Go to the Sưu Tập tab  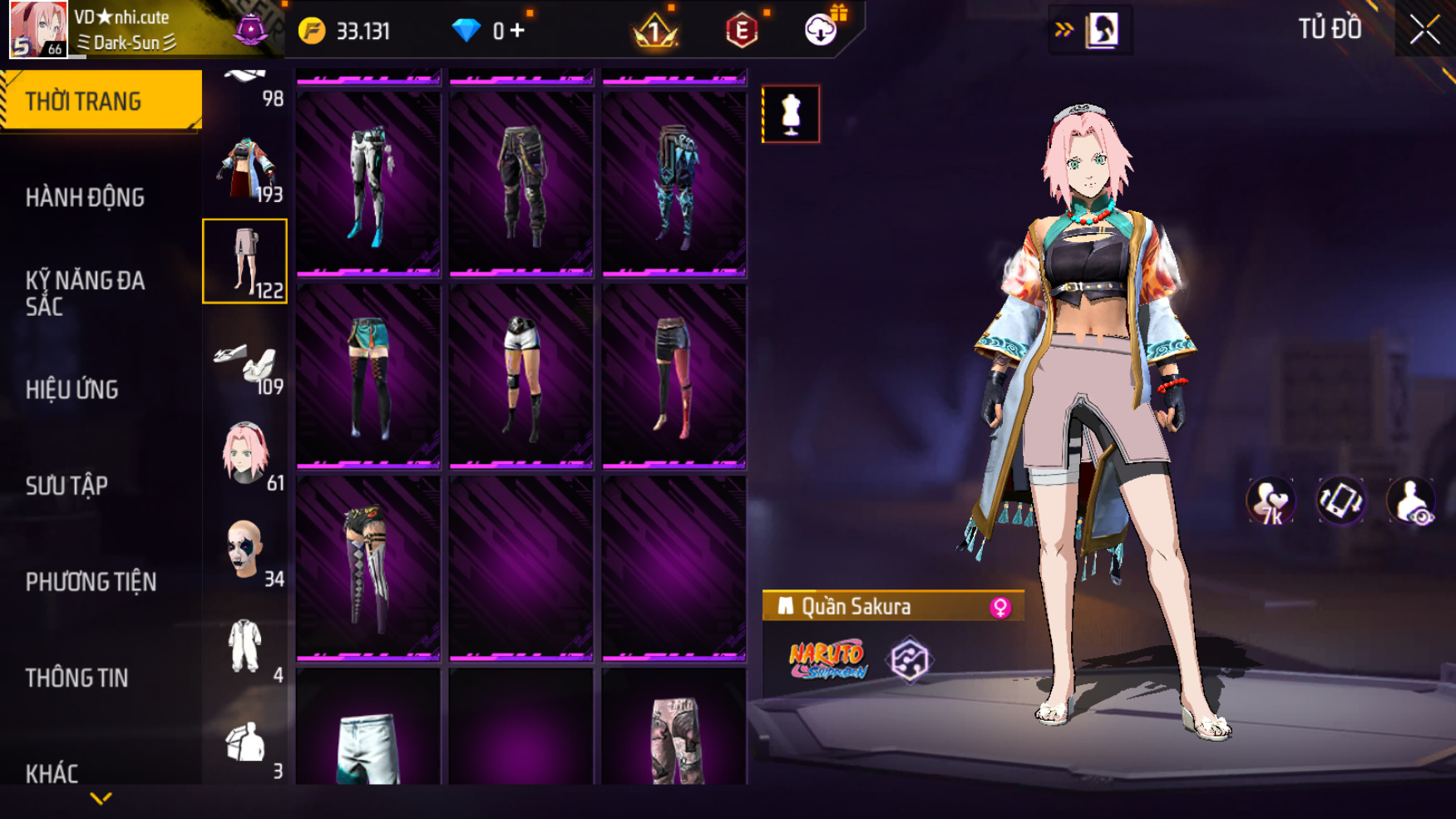(x=67, y=486)
